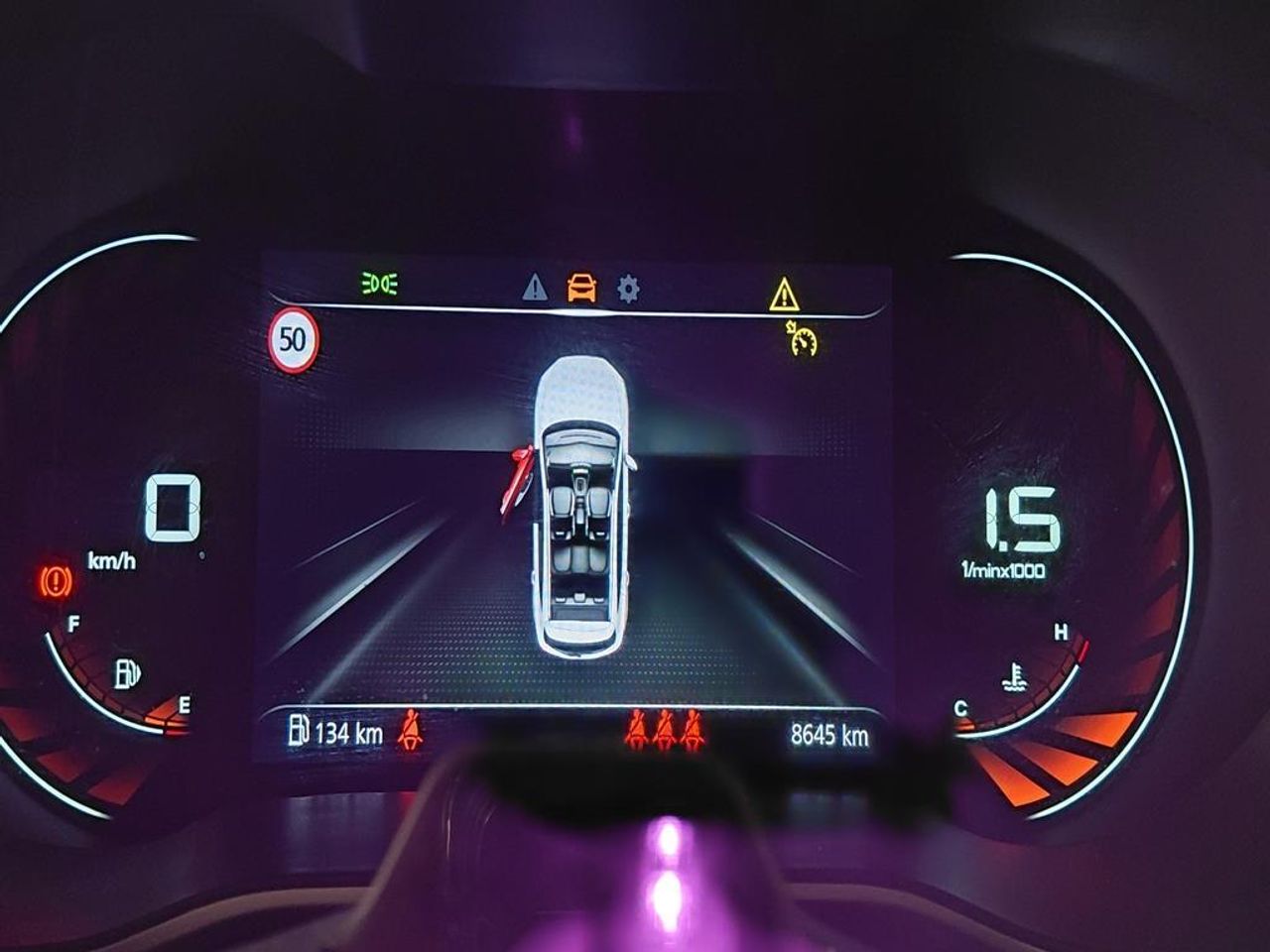
Task: Open the gear settings tab
Action: [628, 289]
